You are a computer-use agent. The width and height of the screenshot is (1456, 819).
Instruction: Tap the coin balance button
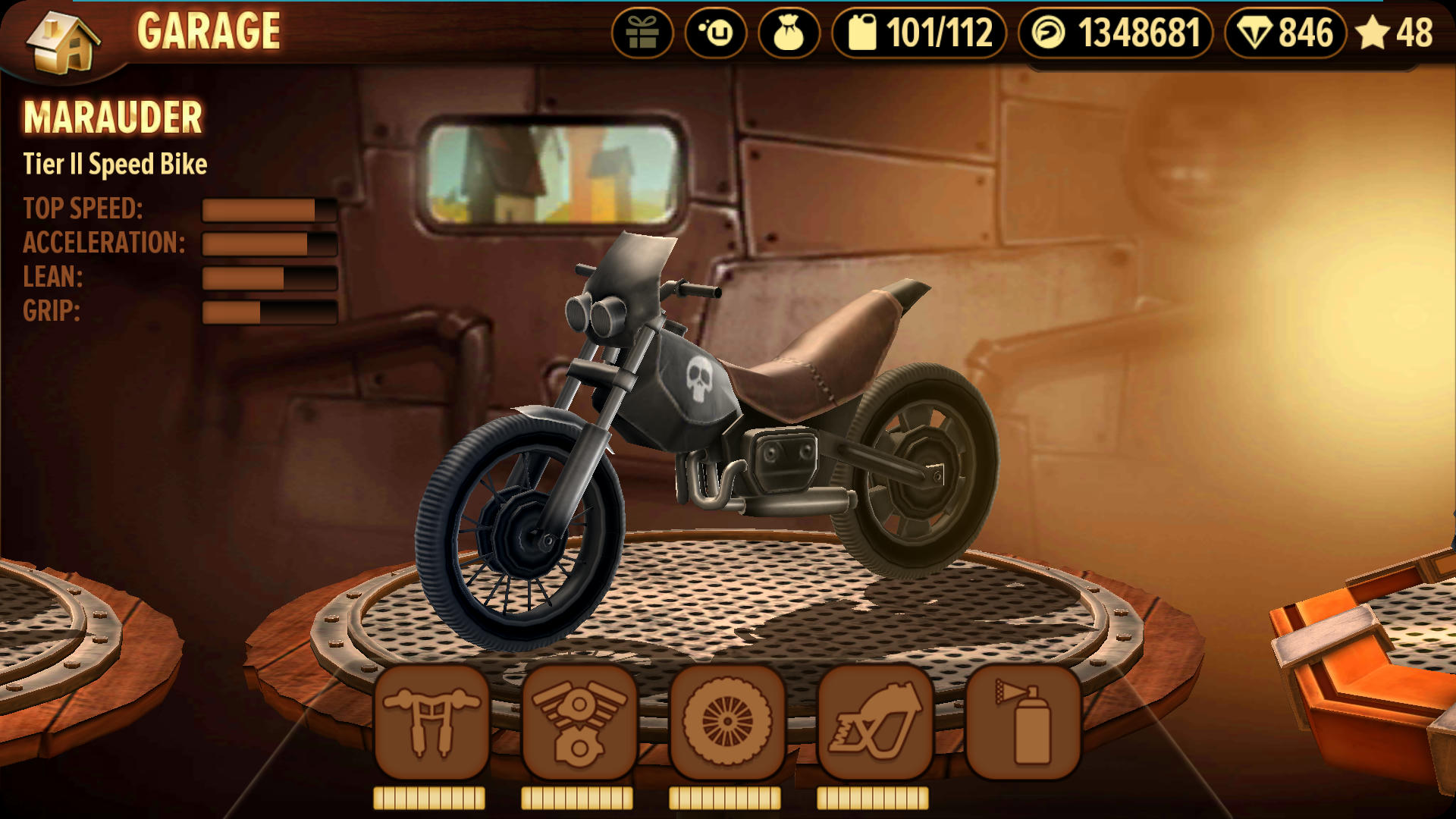coord(1115,33)
